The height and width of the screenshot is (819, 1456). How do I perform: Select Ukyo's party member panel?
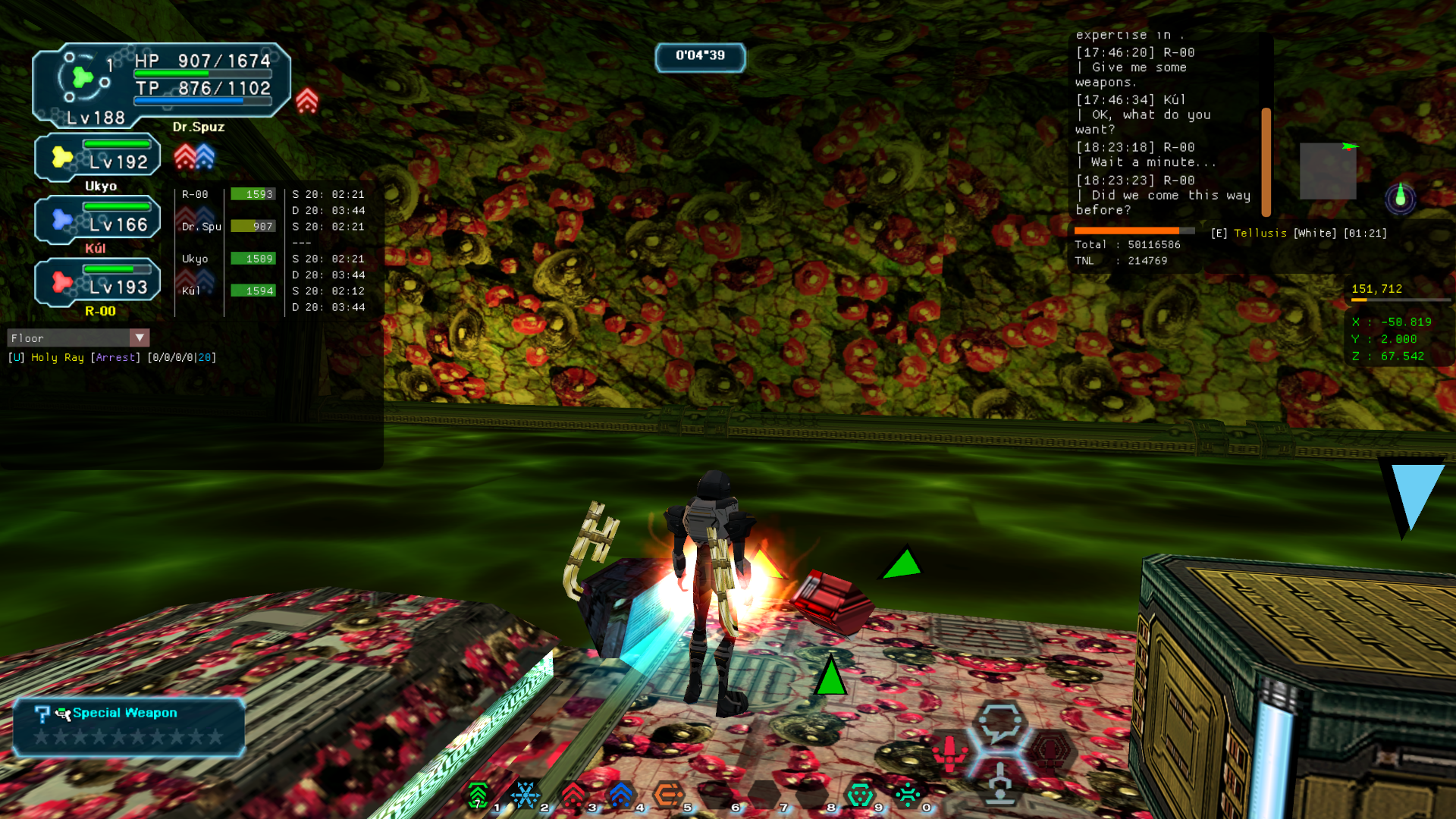coord(99,158)
